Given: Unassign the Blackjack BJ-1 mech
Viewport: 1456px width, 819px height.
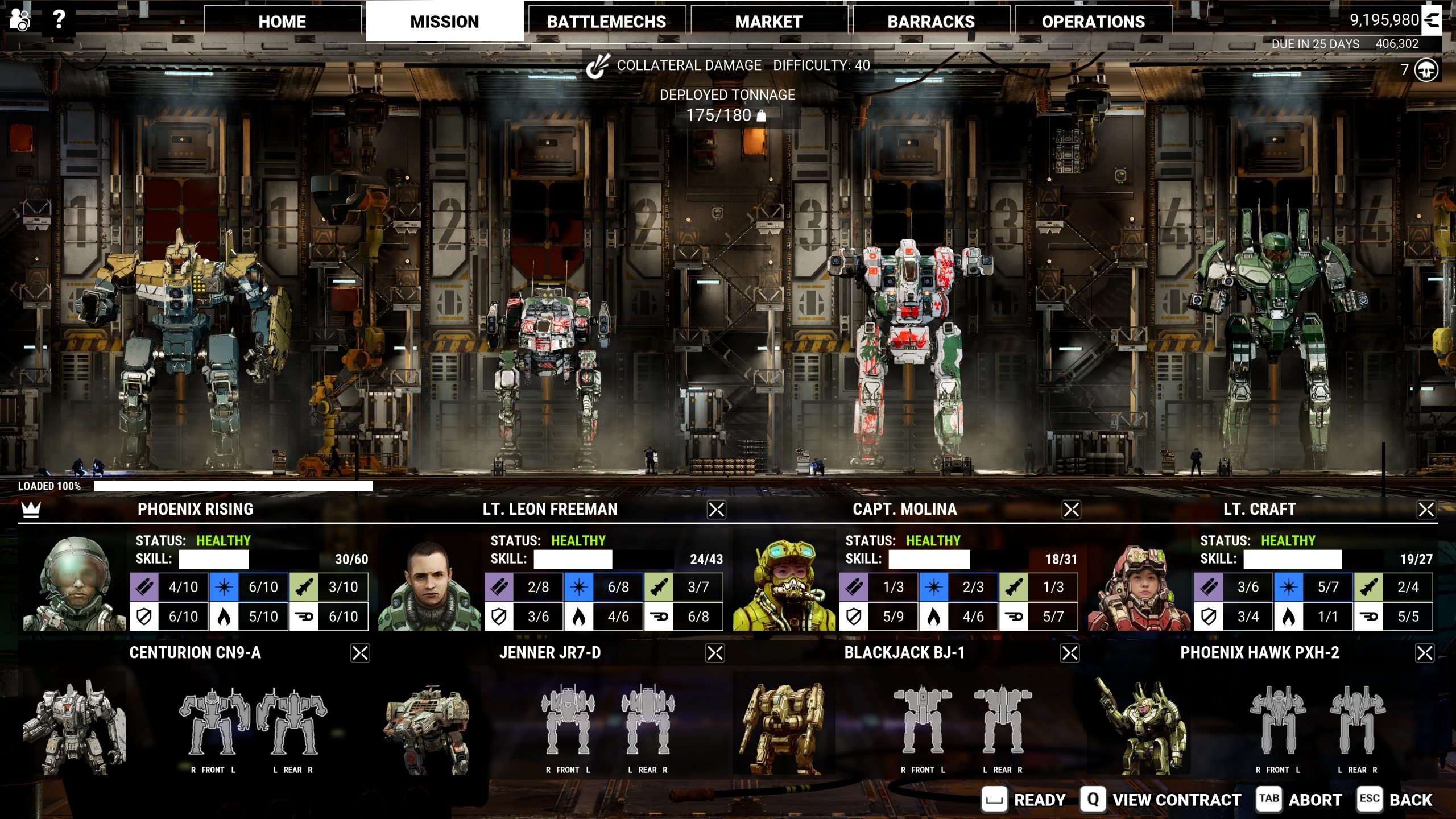Looking at the screenshot, I should pyautogui.click(x=1070, y=653).
